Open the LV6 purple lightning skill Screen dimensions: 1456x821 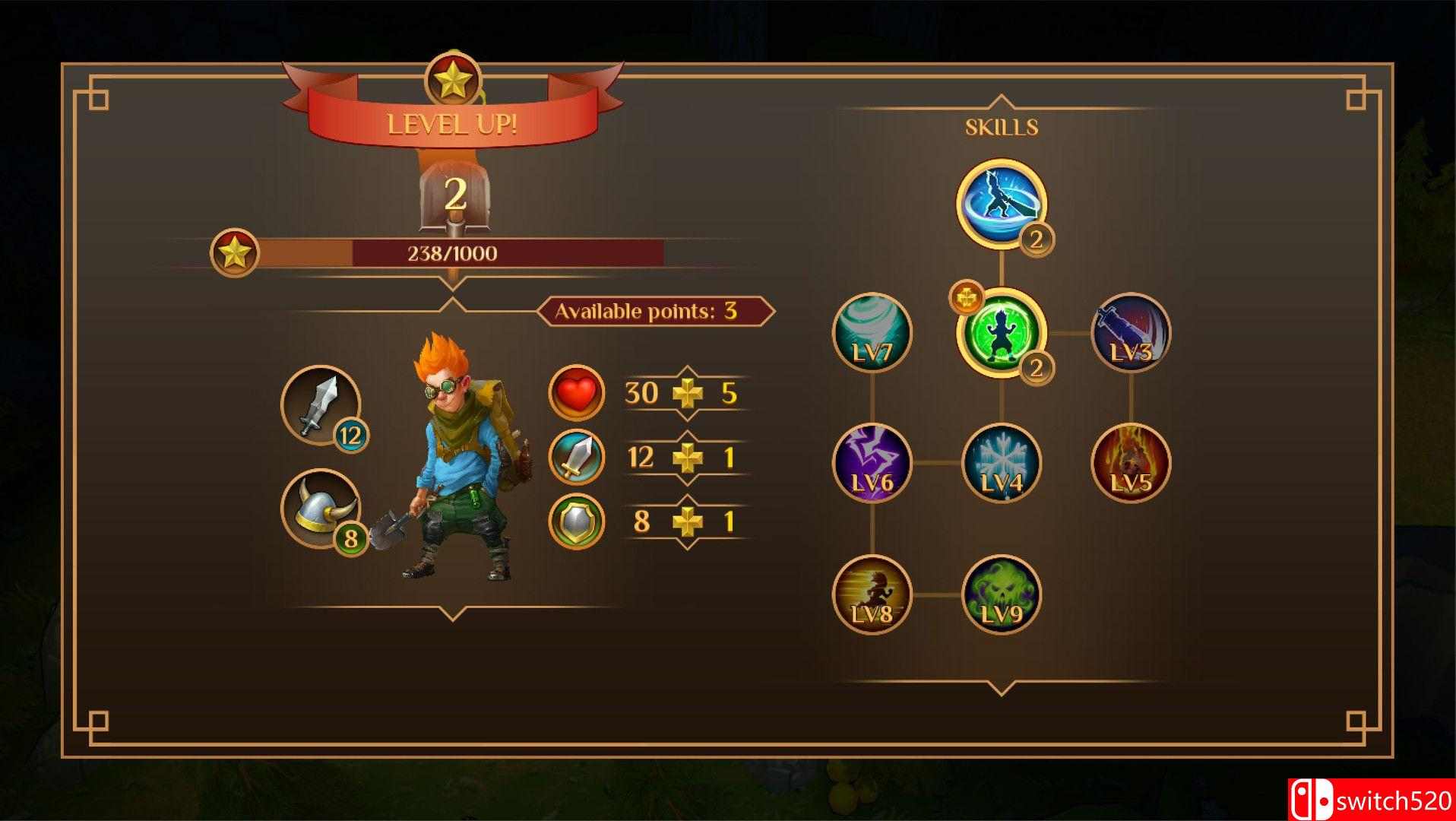coord(873,464)
